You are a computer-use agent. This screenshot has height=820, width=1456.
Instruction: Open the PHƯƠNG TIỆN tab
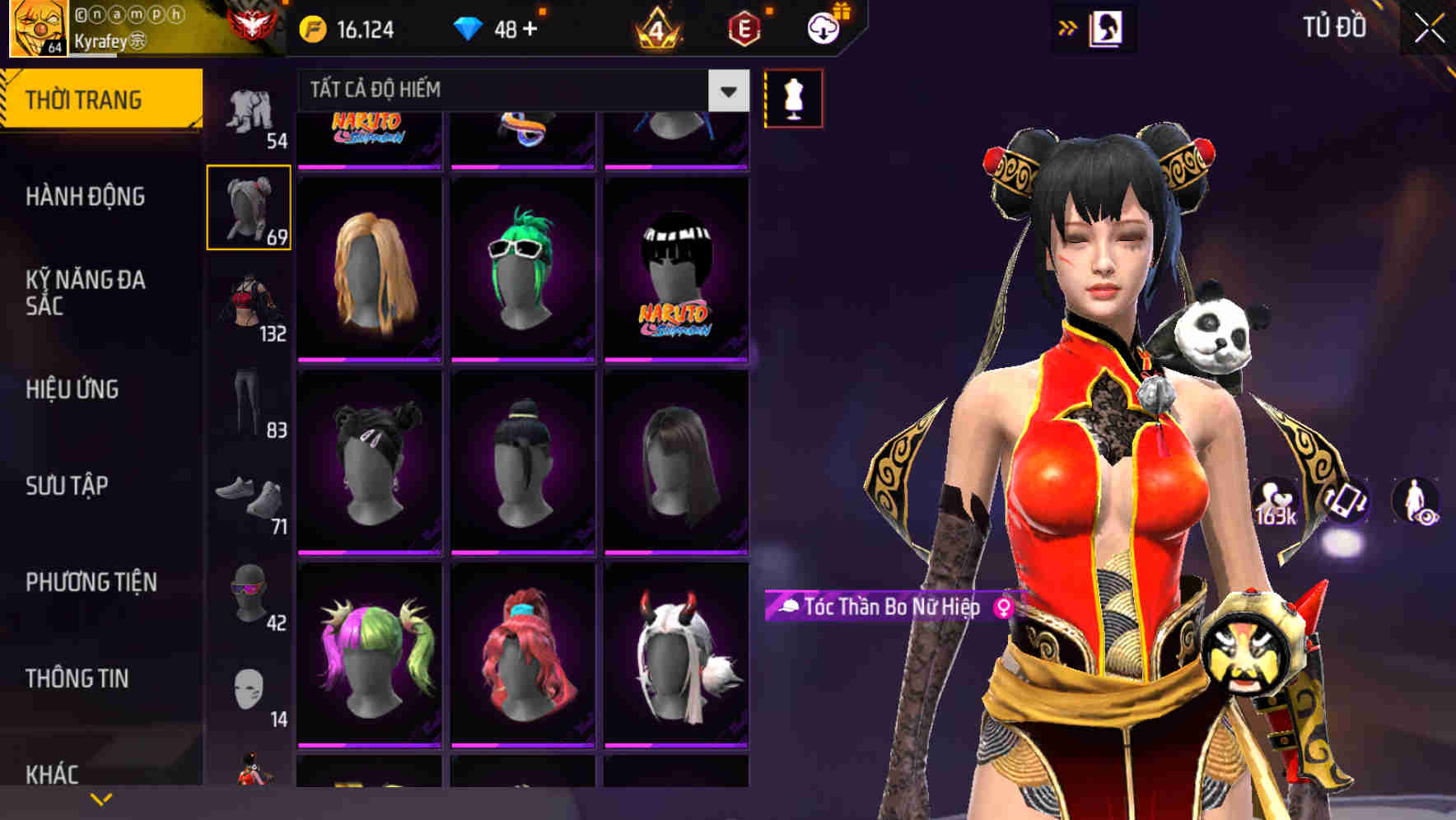[91, 582]
